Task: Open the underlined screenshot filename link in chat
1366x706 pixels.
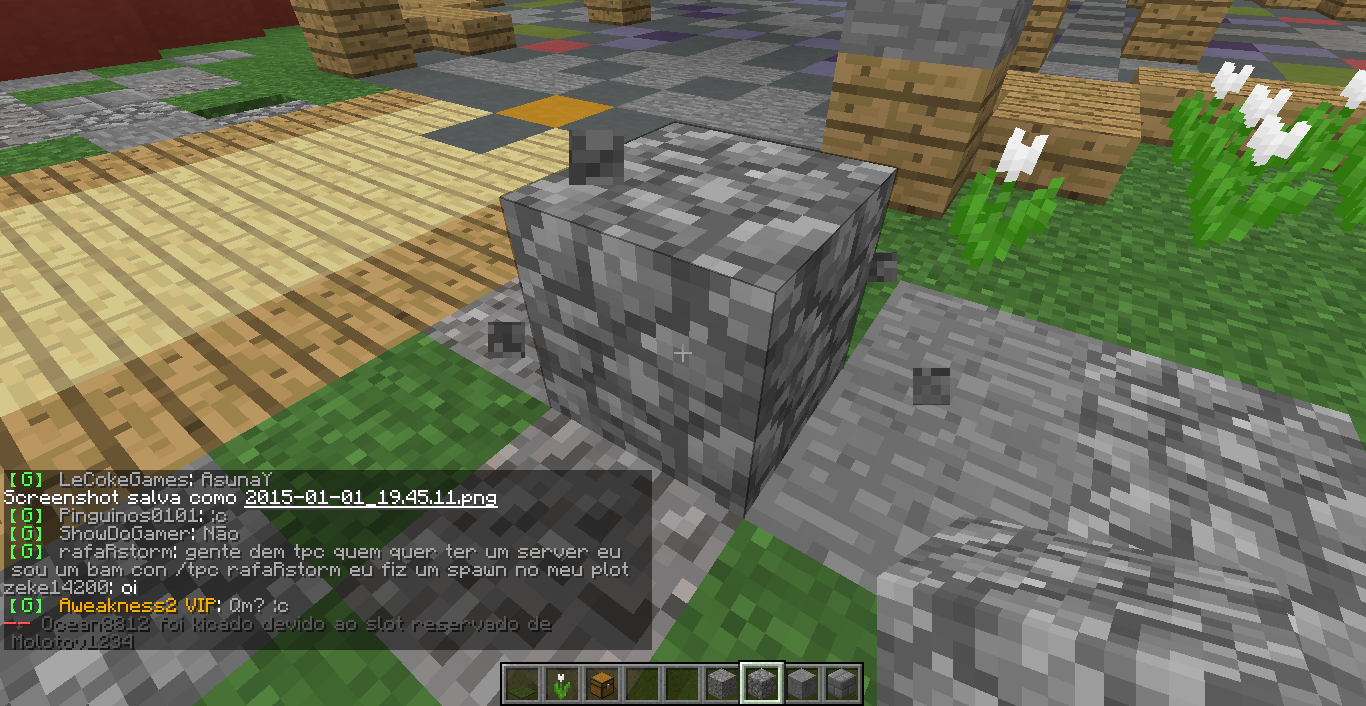Action: click(x=370, y=497)
